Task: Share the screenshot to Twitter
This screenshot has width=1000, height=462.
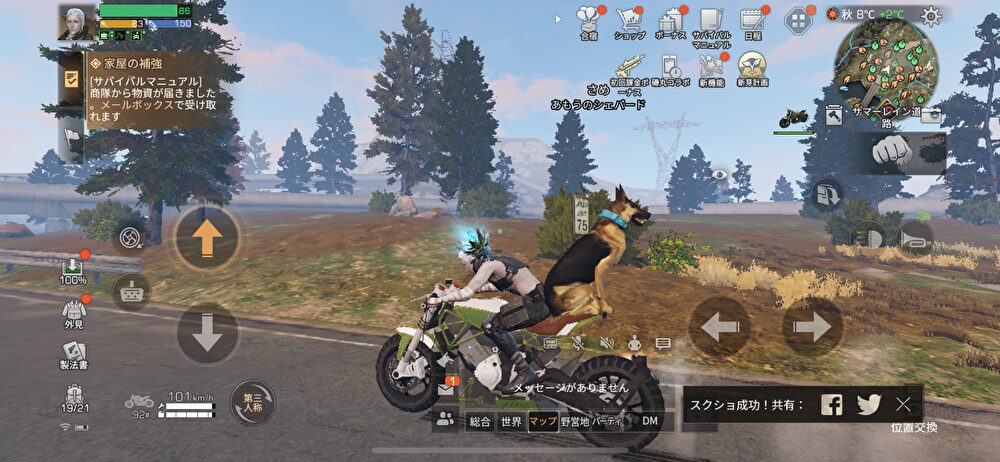Action: pyautogui.click(x=868, y=404)
